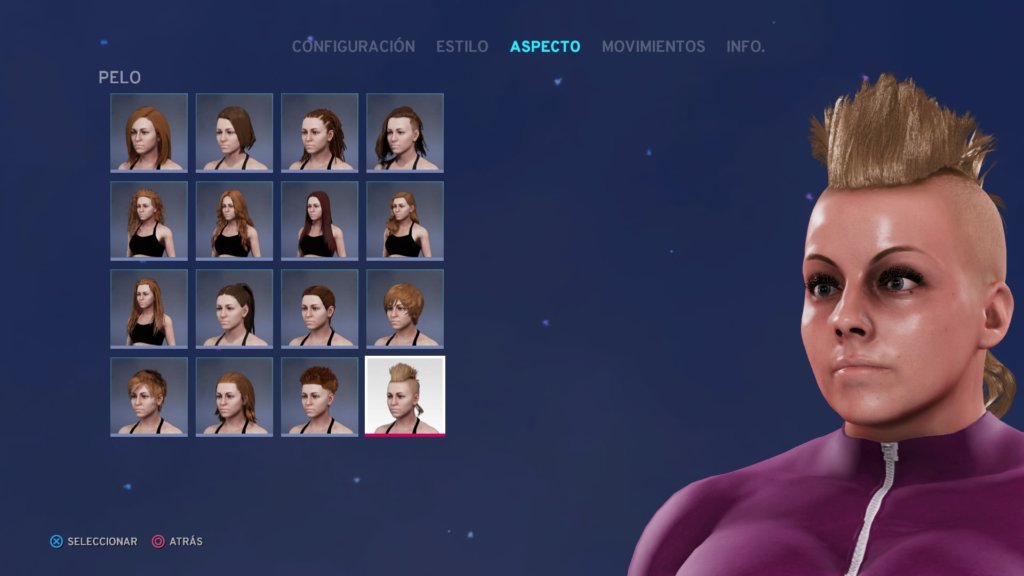Pick the first straight ginger shoulder-length hairstyle
Image resolution: width=1024 pixels, height=576 pixels.
click(149, 132)
